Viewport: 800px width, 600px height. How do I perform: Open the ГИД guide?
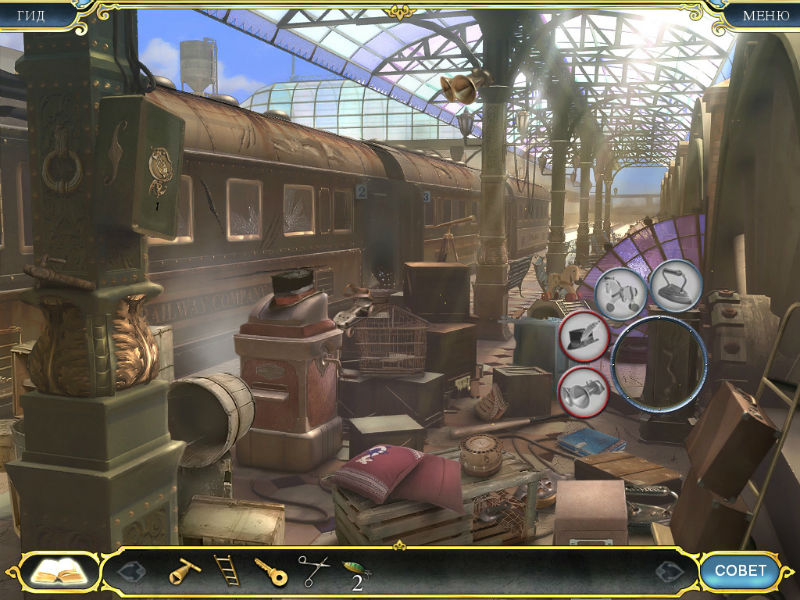[32, 15]
